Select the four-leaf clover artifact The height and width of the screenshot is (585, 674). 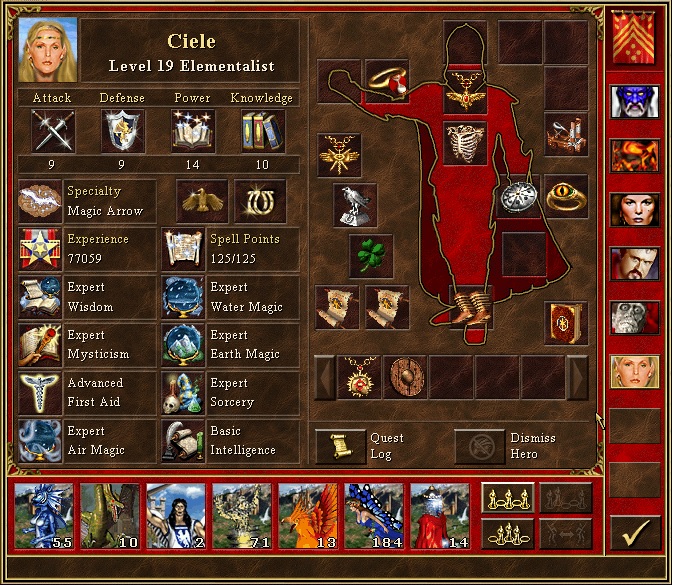[x=370, y=255]
